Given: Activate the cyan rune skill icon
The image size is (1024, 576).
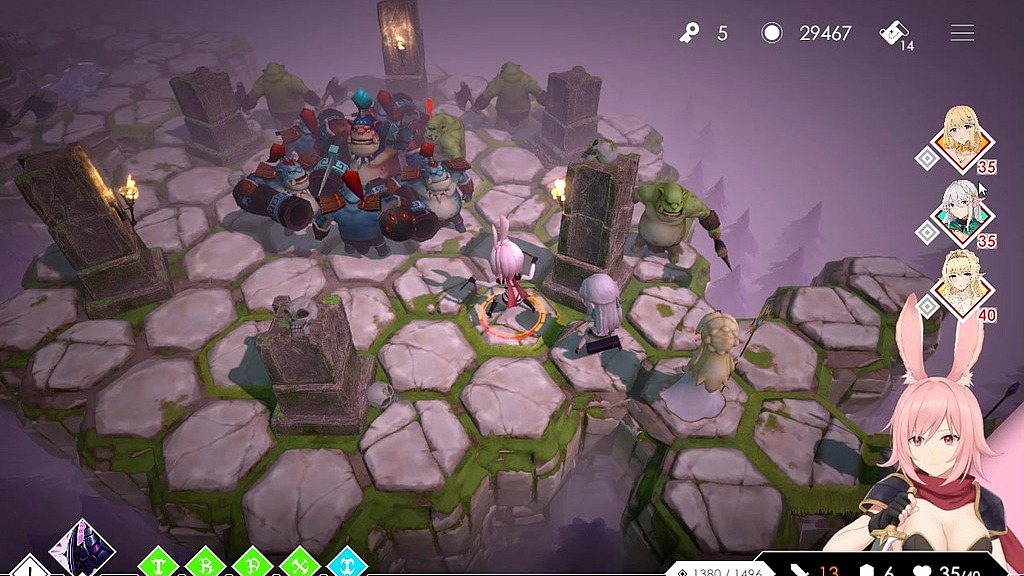Looking at the screenshot, I should coord(346,564).
